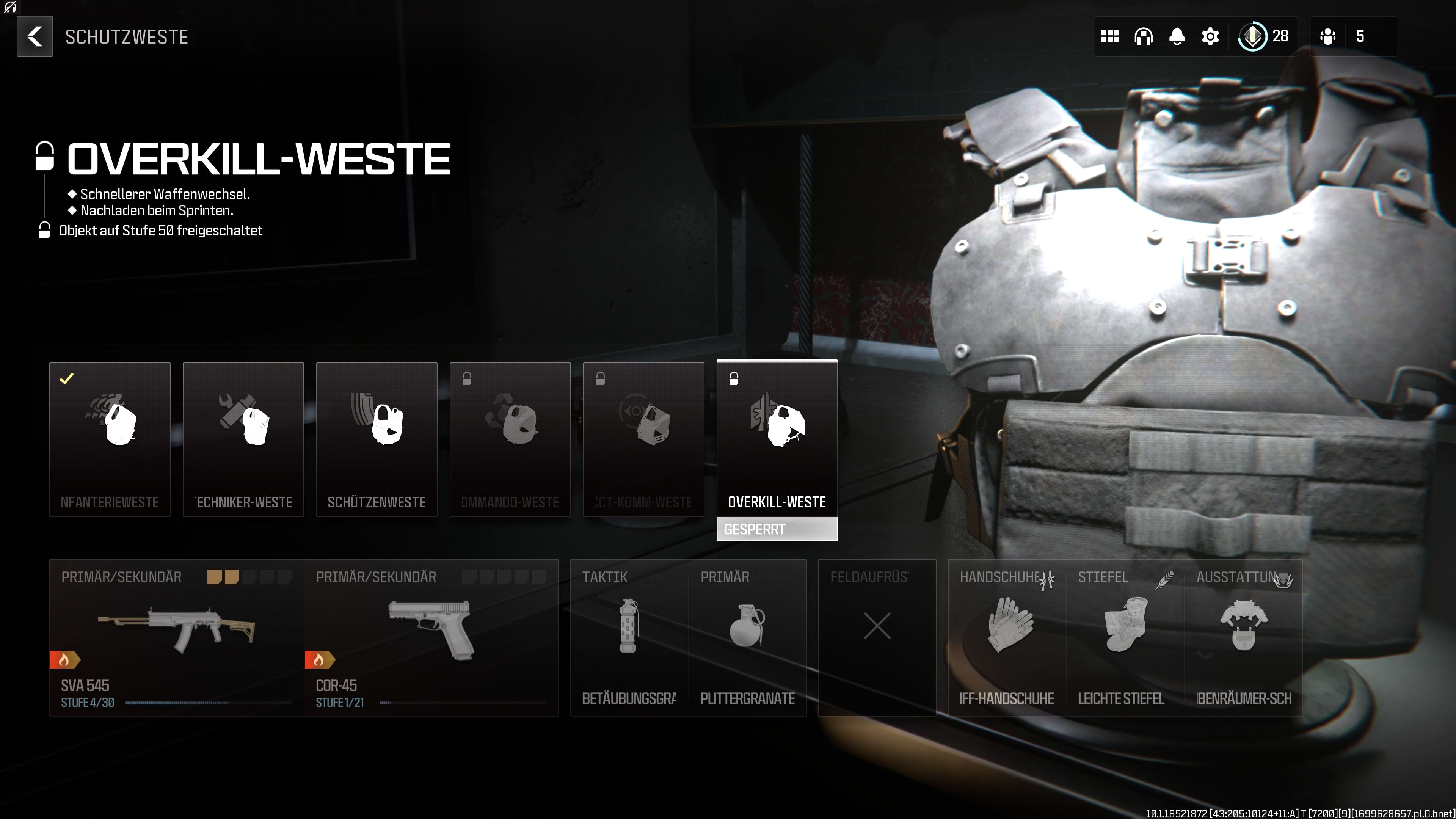Pick the Schützenweste vest tile
Image resolution: width=1456 pixels, height=819 pixels.
coord(377,439)
